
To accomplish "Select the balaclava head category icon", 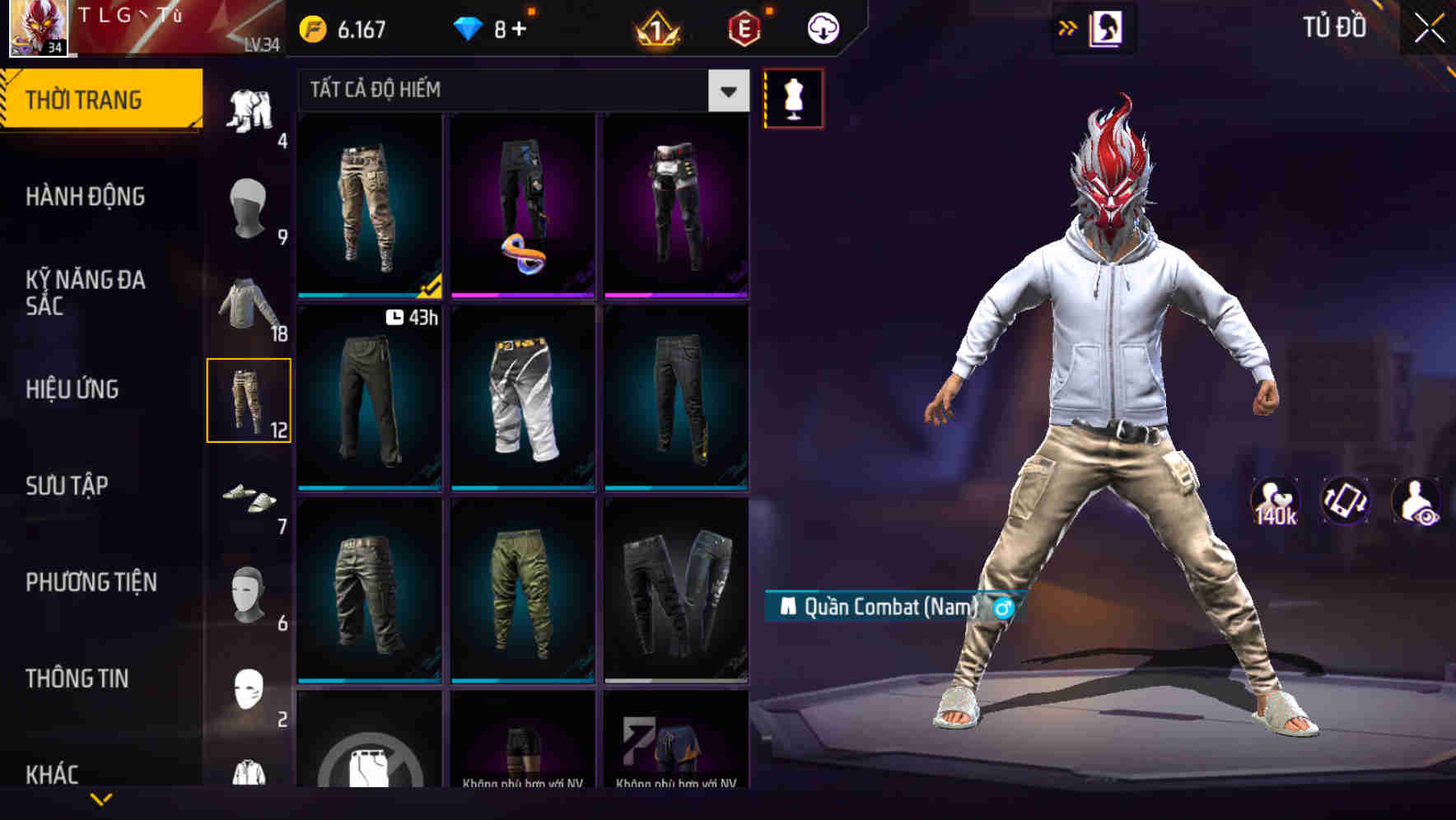I will [250, 210].
